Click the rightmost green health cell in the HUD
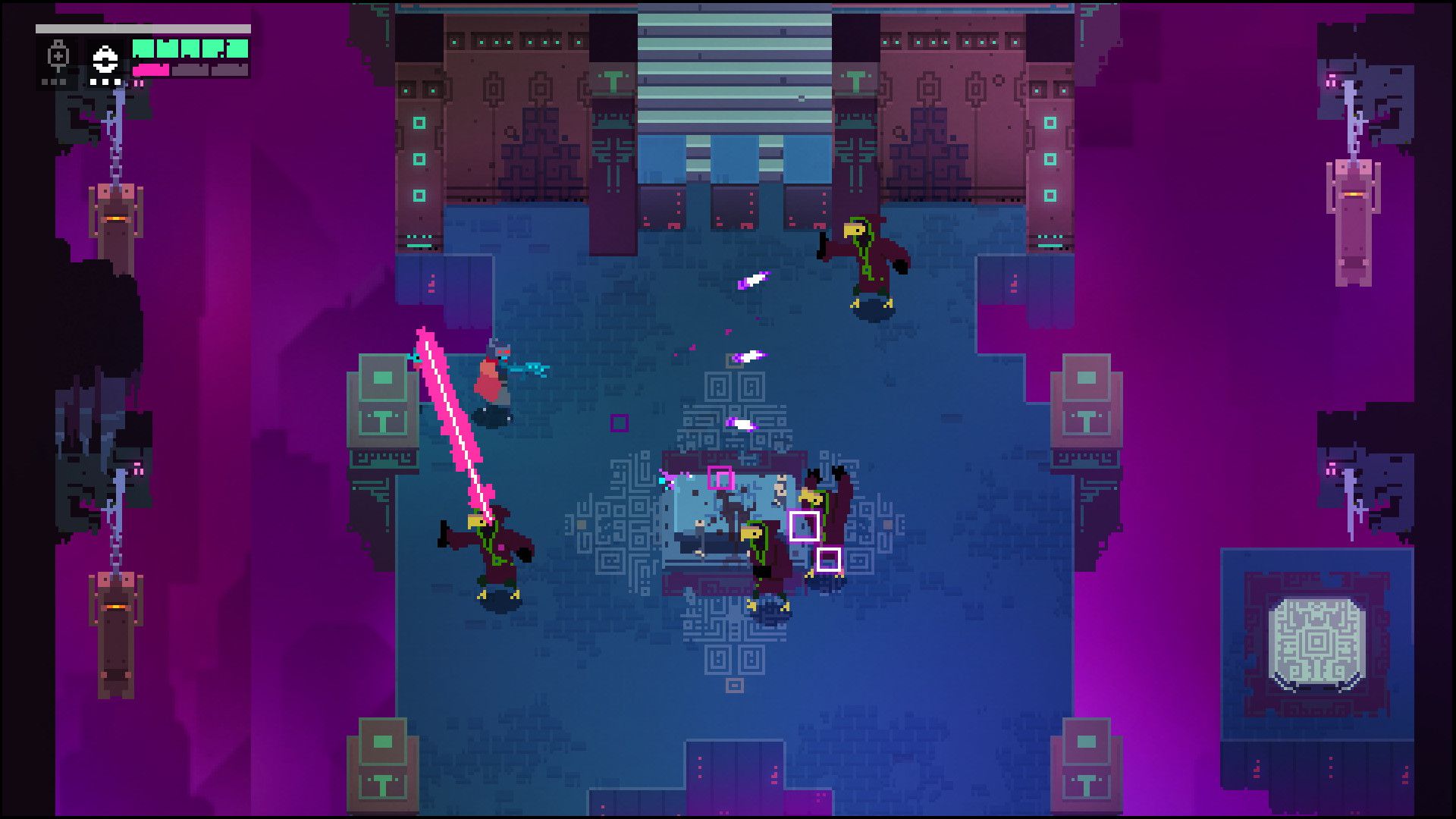1456x819 pixels. (x=237, y=49)
